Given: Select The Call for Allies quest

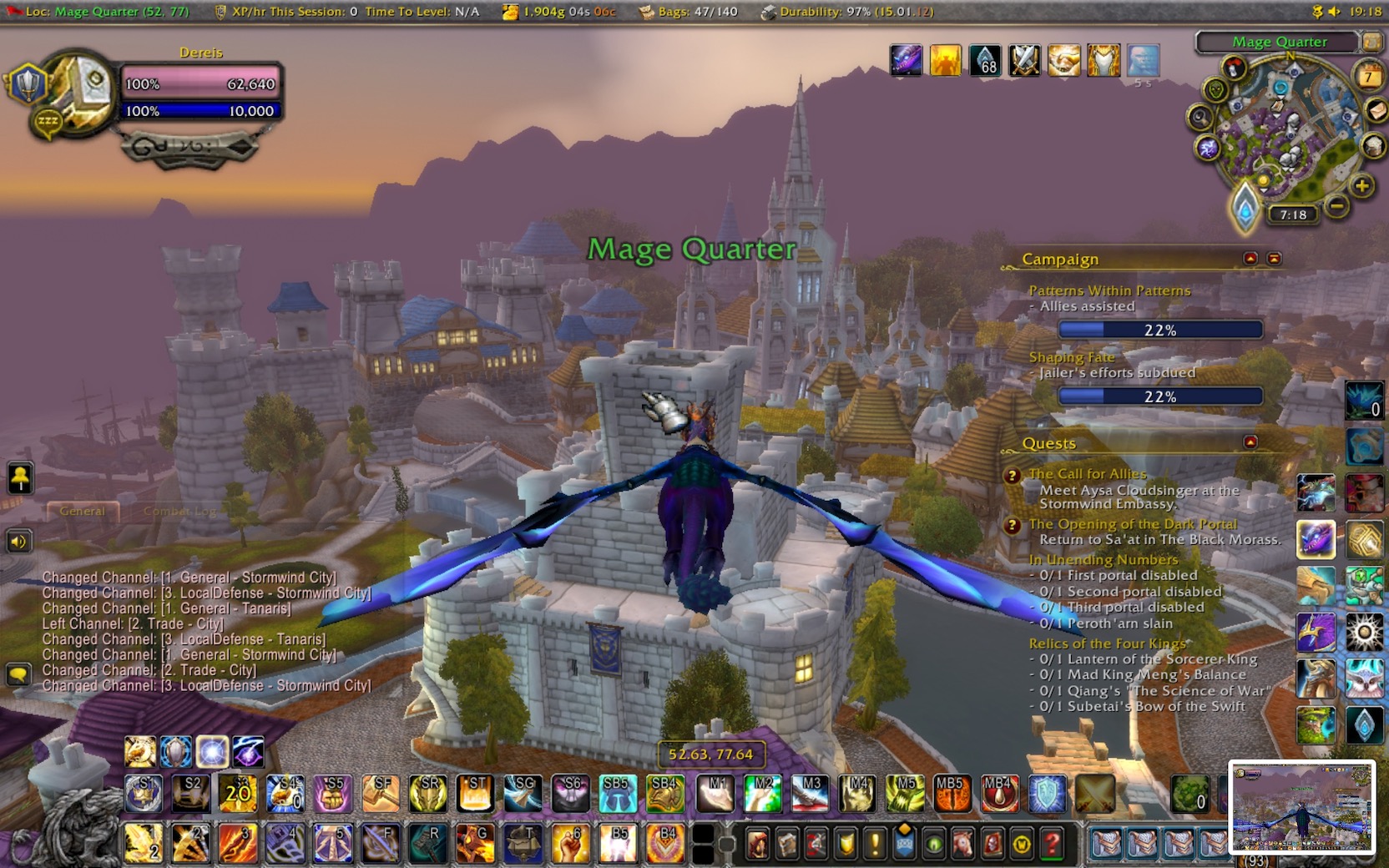Looking at the screenshot, I should tap(1087, 473).
